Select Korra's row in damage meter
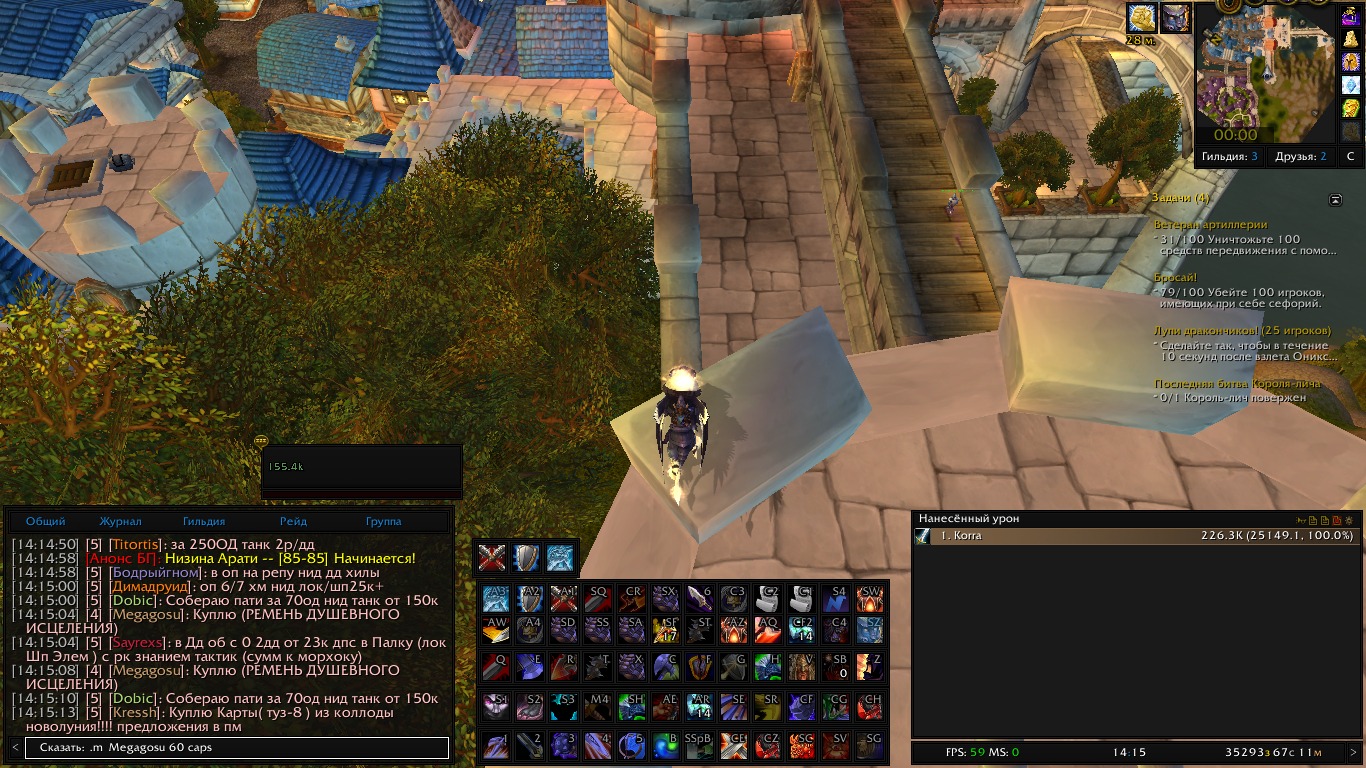Viewport: 1366px width, 768px height. [1135, 536]
